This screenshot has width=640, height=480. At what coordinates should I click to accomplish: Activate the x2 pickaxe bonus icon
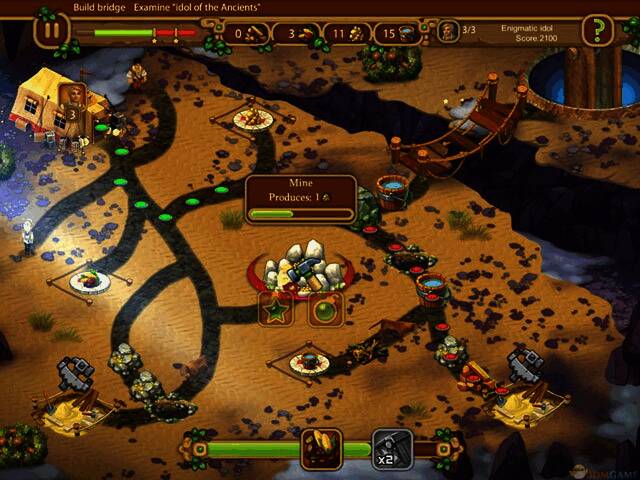click(x=392, y=449)
